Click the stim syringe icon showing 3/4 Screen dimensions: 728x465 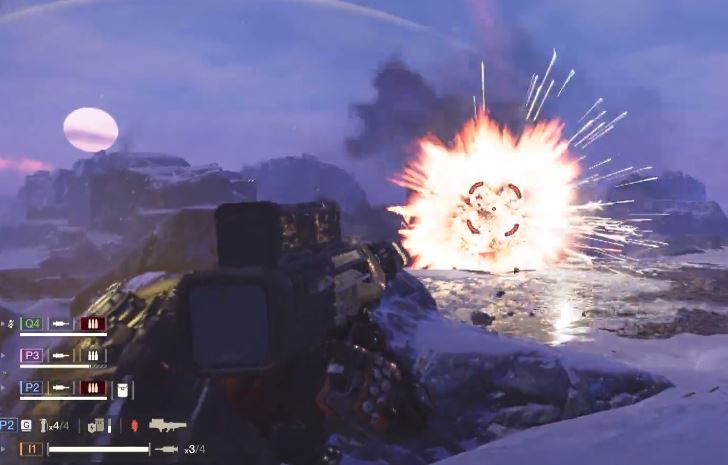coord(166,449)
